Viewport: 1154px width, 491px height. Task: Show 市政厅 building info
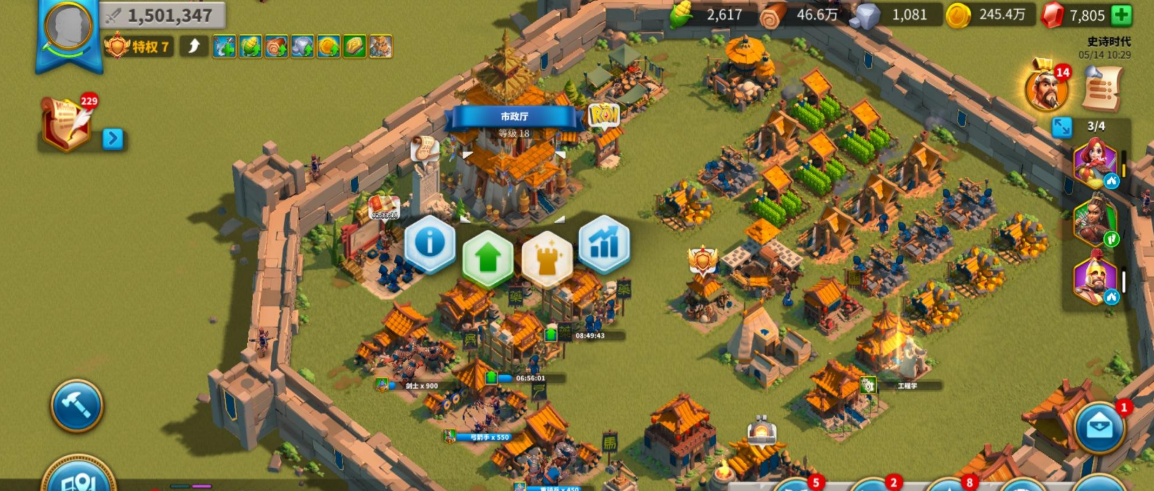click(430, 245)
